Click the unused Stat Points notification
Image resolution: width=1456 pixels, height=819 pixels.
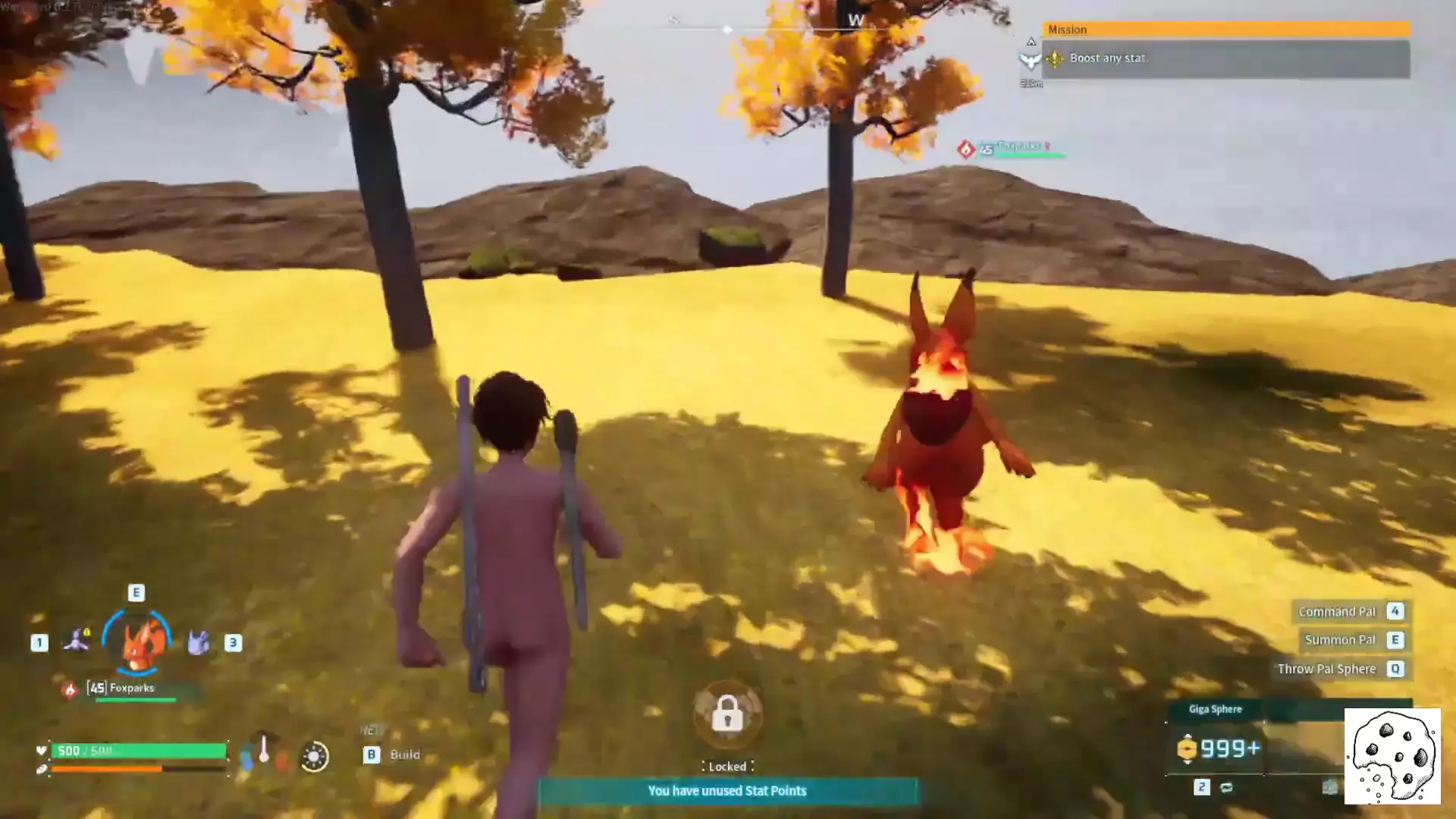(x=727, y=791)
